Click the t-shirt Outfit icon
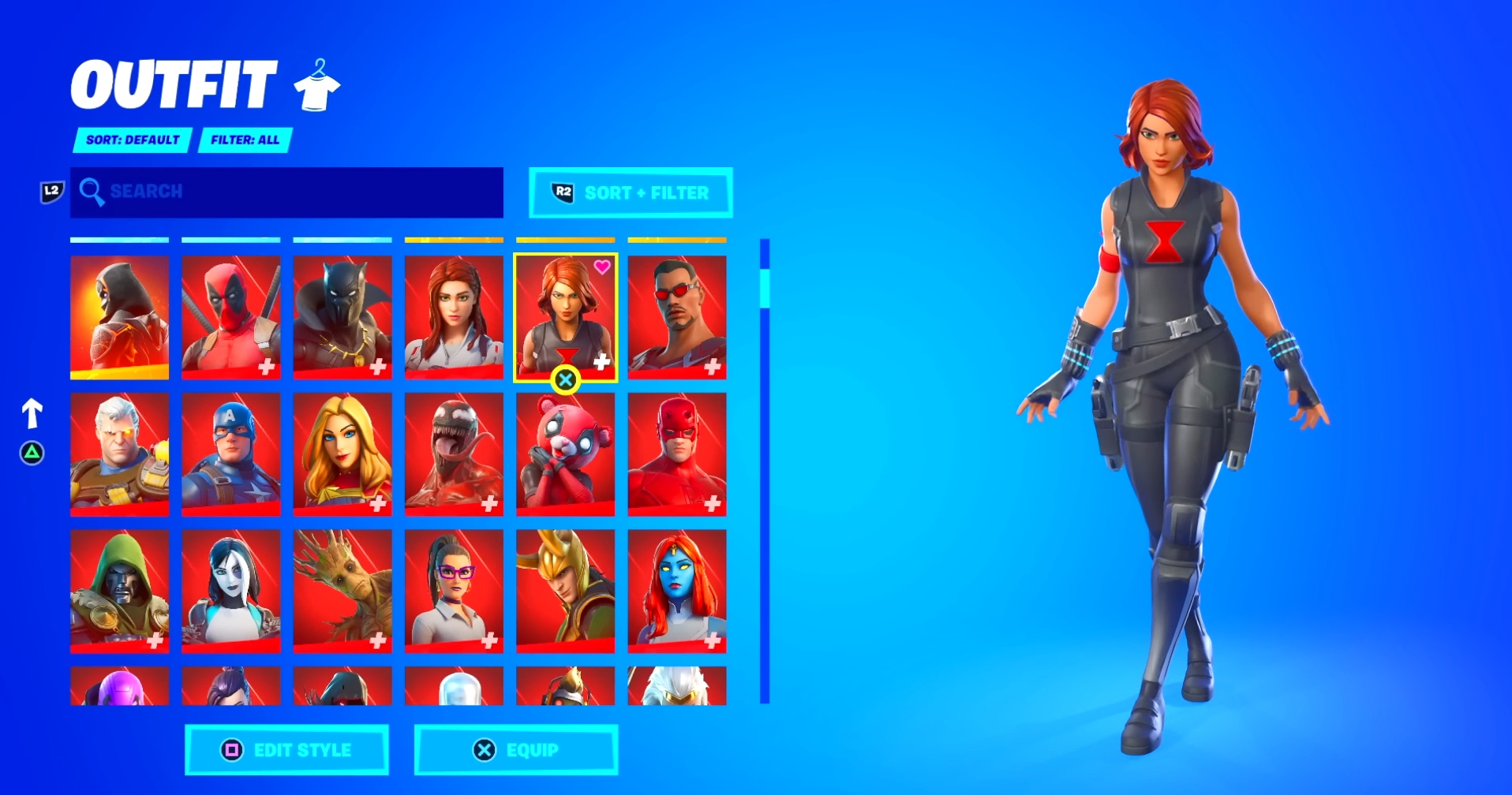 316,85
